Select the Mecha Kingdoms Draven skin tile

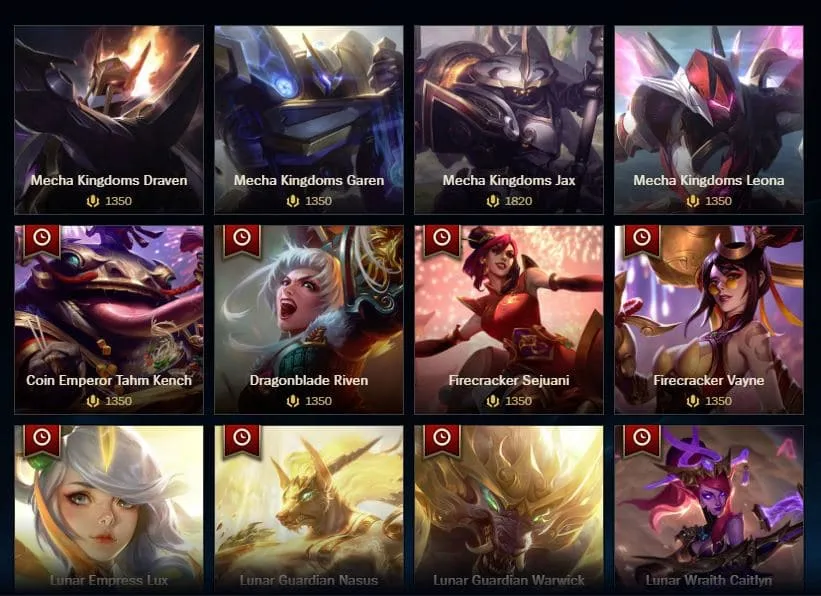point(109,120)
